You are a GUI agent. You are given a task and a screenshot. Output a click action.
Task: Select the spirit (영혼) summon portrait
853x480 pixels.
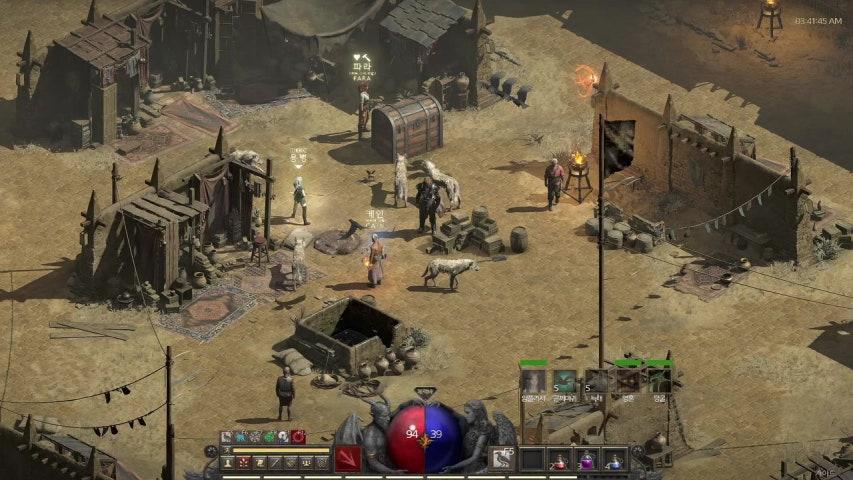pos(627,381)
